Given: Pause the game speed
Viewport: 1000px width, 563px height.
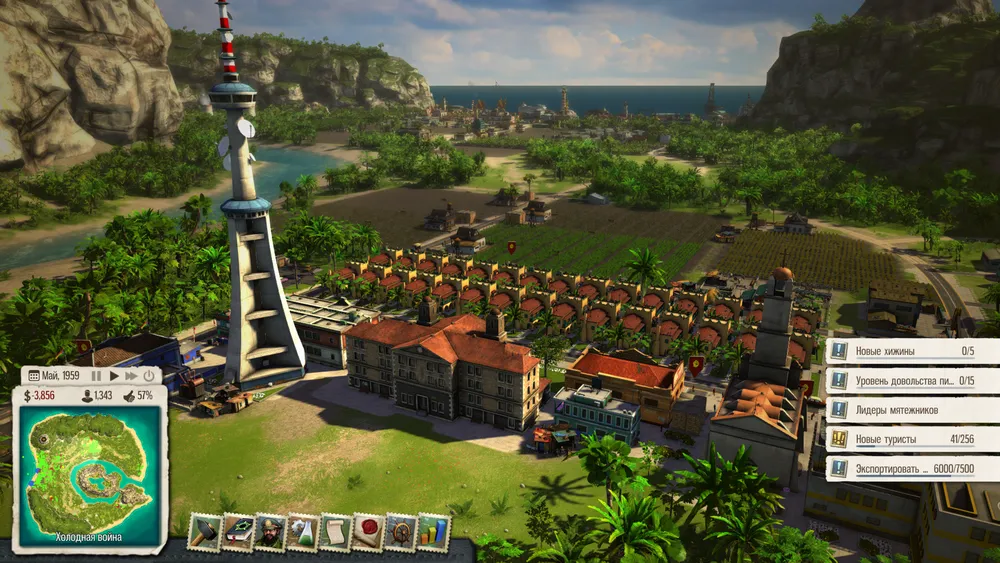Looking at the screenshot, I should (97, 376).
